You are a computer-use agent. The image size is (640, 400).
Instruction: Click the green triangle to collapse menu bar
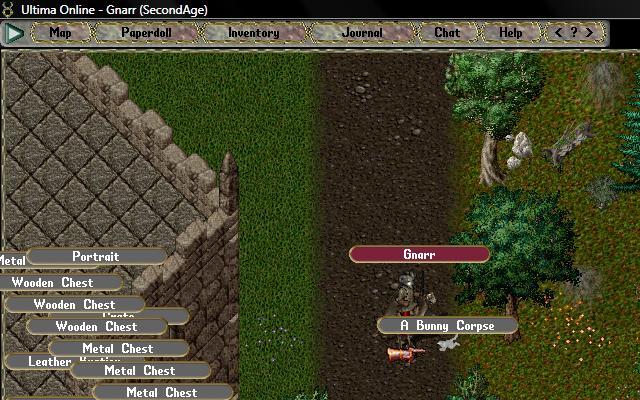(14, 33)
